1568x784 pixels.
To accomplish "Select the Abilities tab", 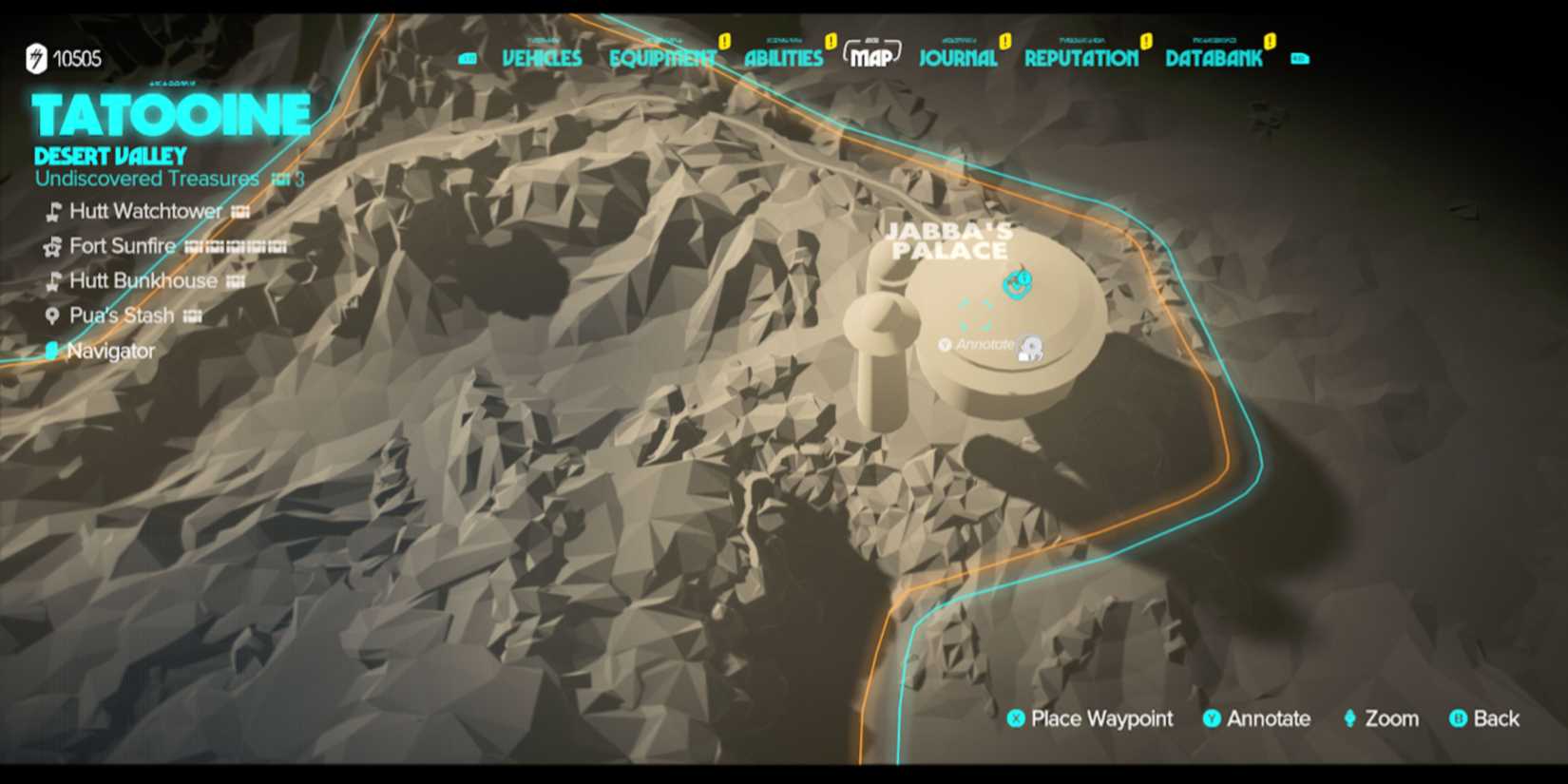I will click(x=783, y=59).
